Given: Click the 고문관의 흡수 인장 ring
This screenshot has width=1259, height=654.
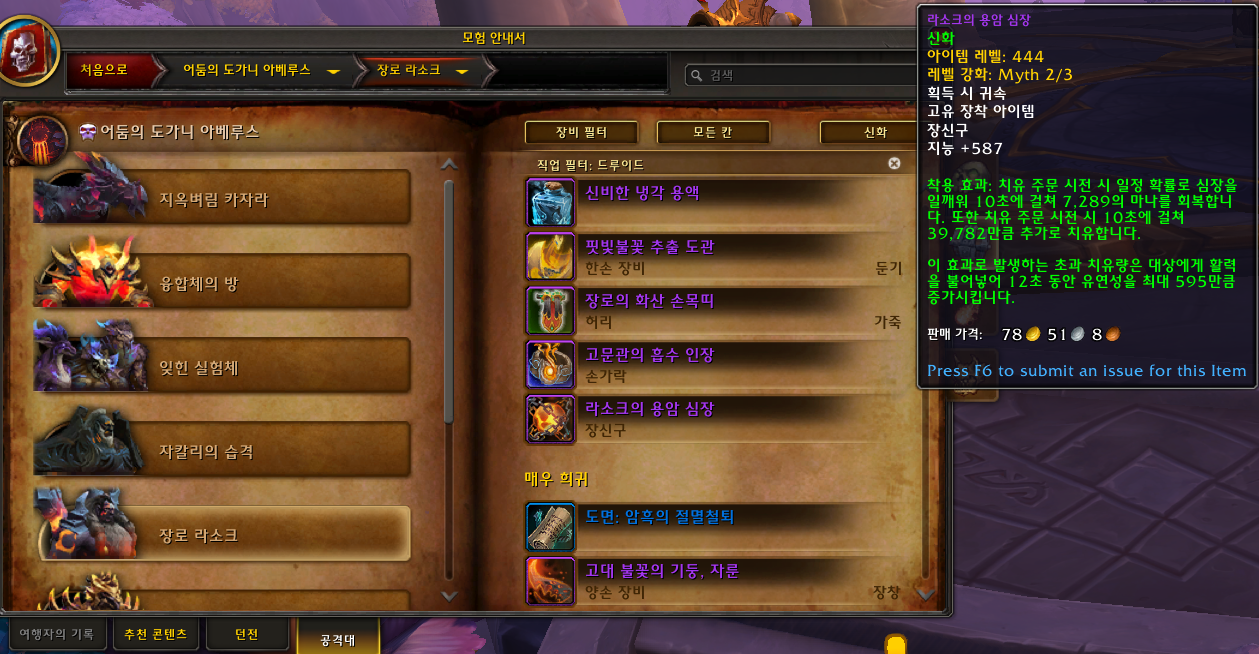Looking at the screenshot, I should click(650, 355).
